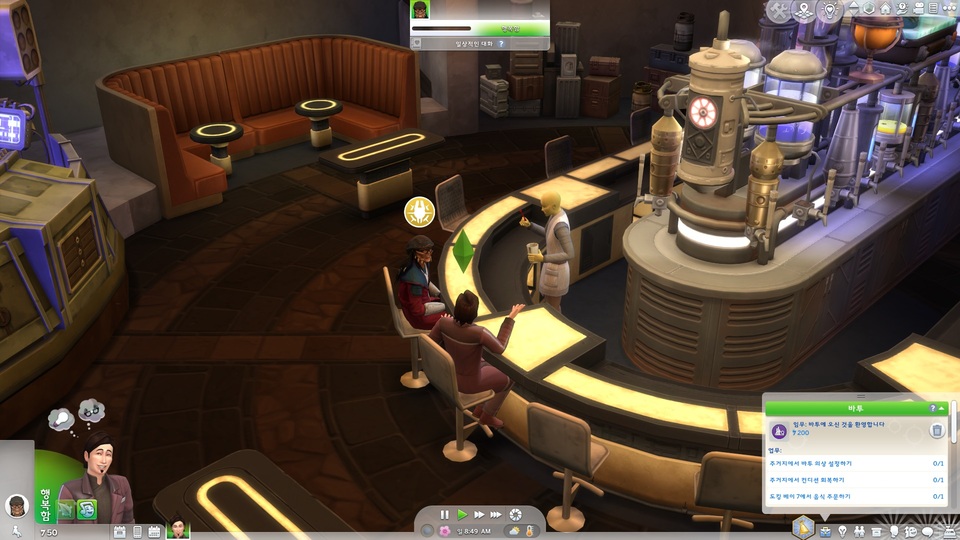The image size is (960, 540).
Task: Open the map travel button
Action: click(x=804, y=9)
